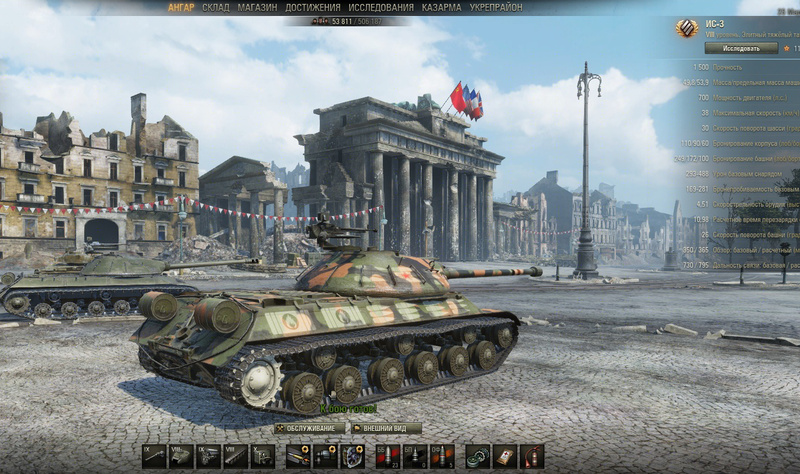
Task: Select the turret module slot
Action: click(181, 456)
